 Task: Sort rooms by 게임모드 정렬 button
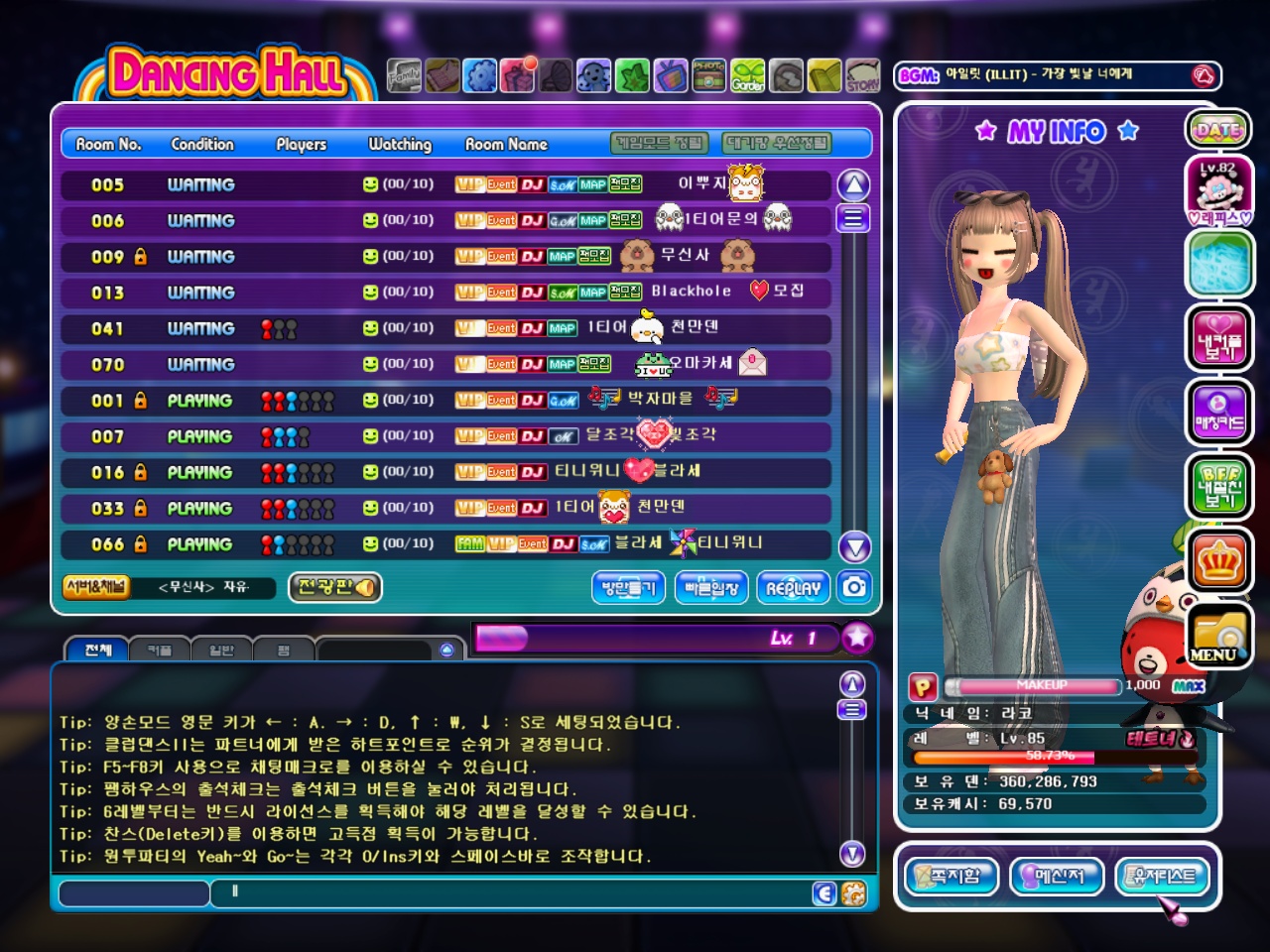tap(660, 144)
